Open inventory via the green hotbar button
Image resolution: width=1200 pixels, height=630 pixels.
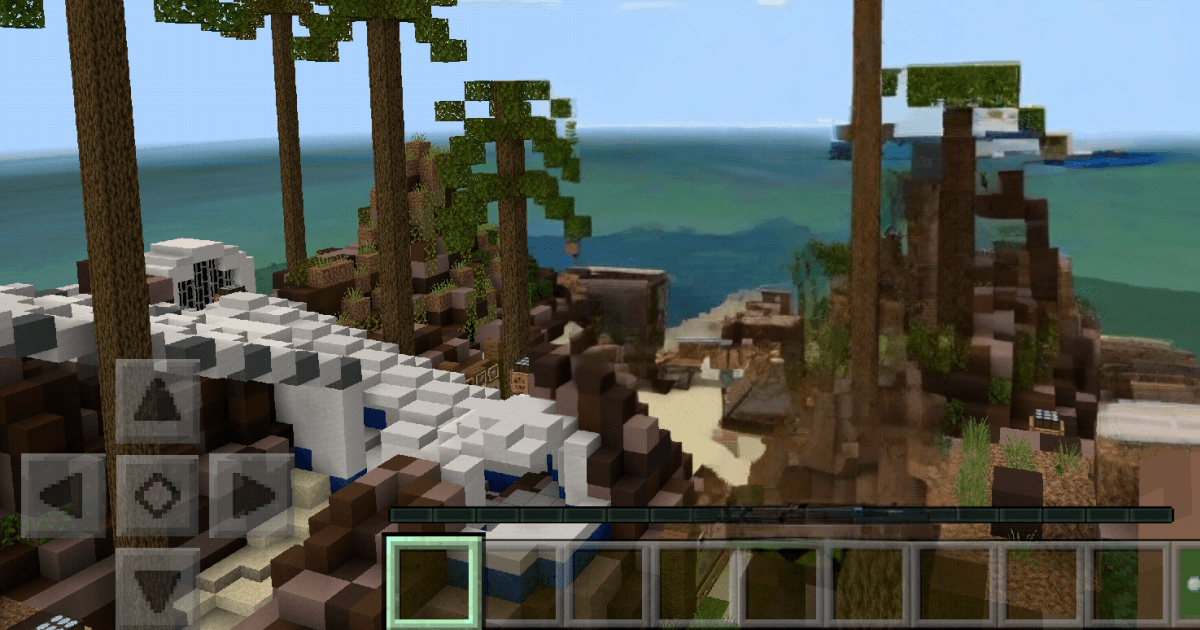tap(1188, 585)
